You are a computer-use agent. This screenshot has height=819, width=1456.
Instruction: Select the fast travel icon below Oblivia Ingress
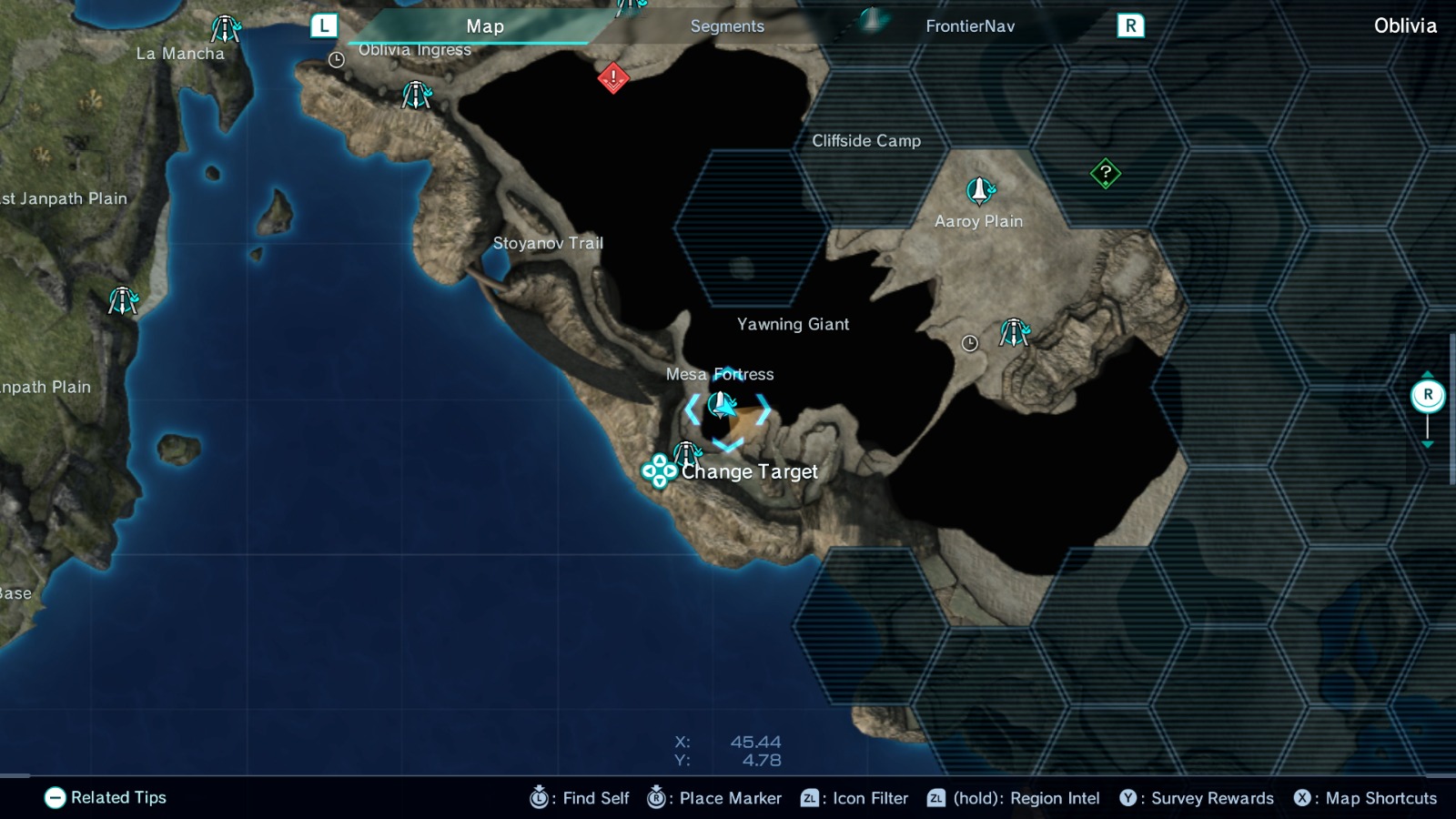point(415,95)
